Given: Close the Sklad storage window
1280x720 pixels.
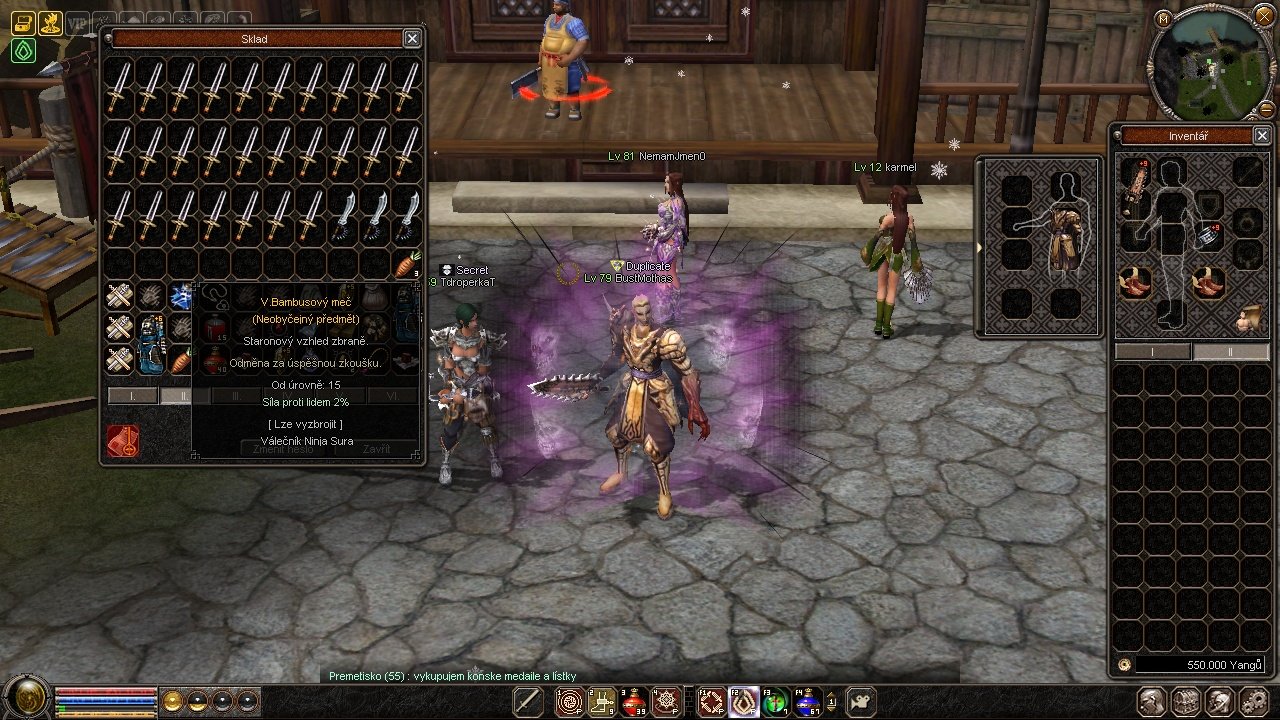Looking at the screenshot, I should coord(412,39).
